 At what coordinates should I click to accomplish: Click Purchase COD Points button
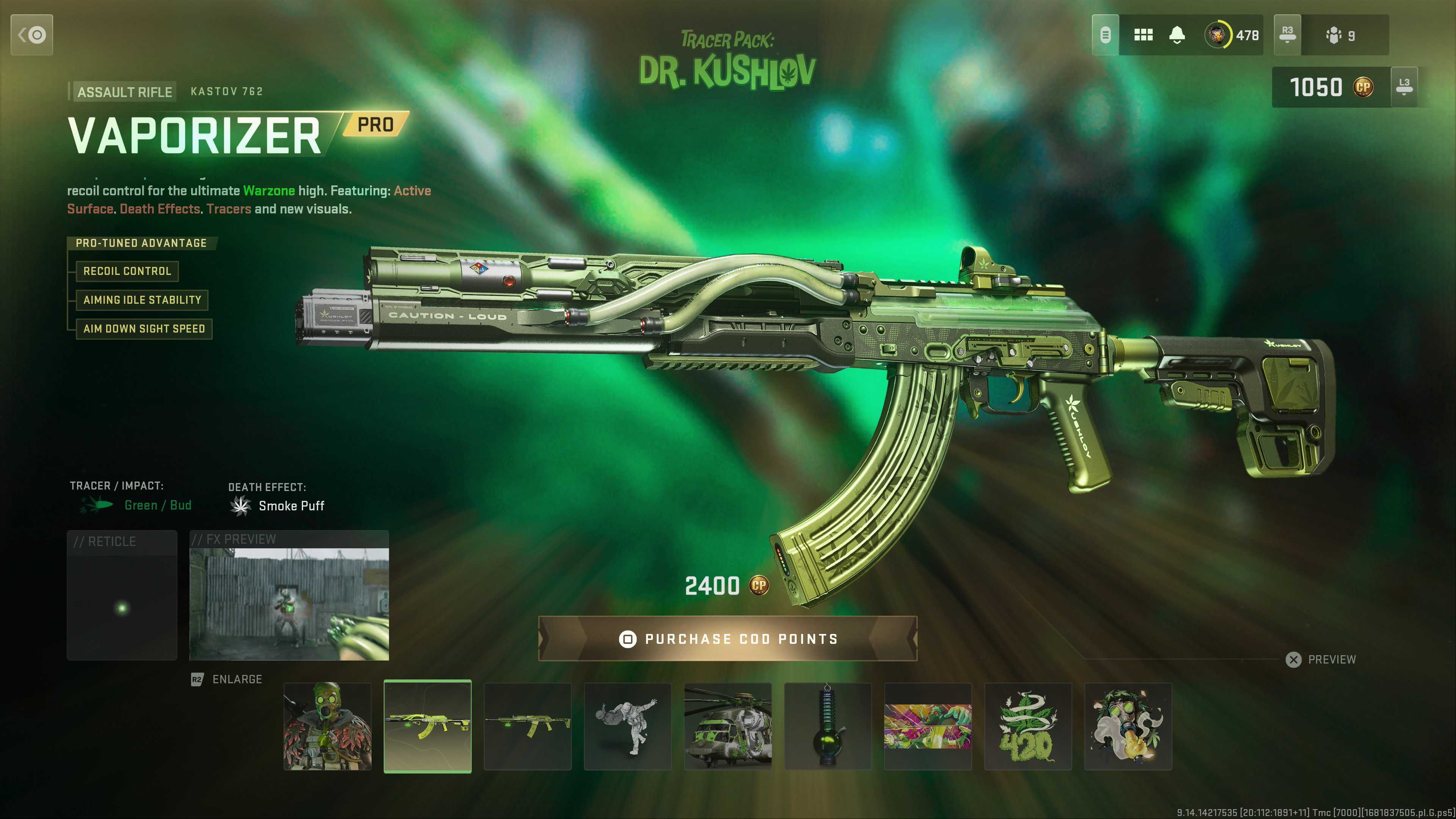pos(728,639)
